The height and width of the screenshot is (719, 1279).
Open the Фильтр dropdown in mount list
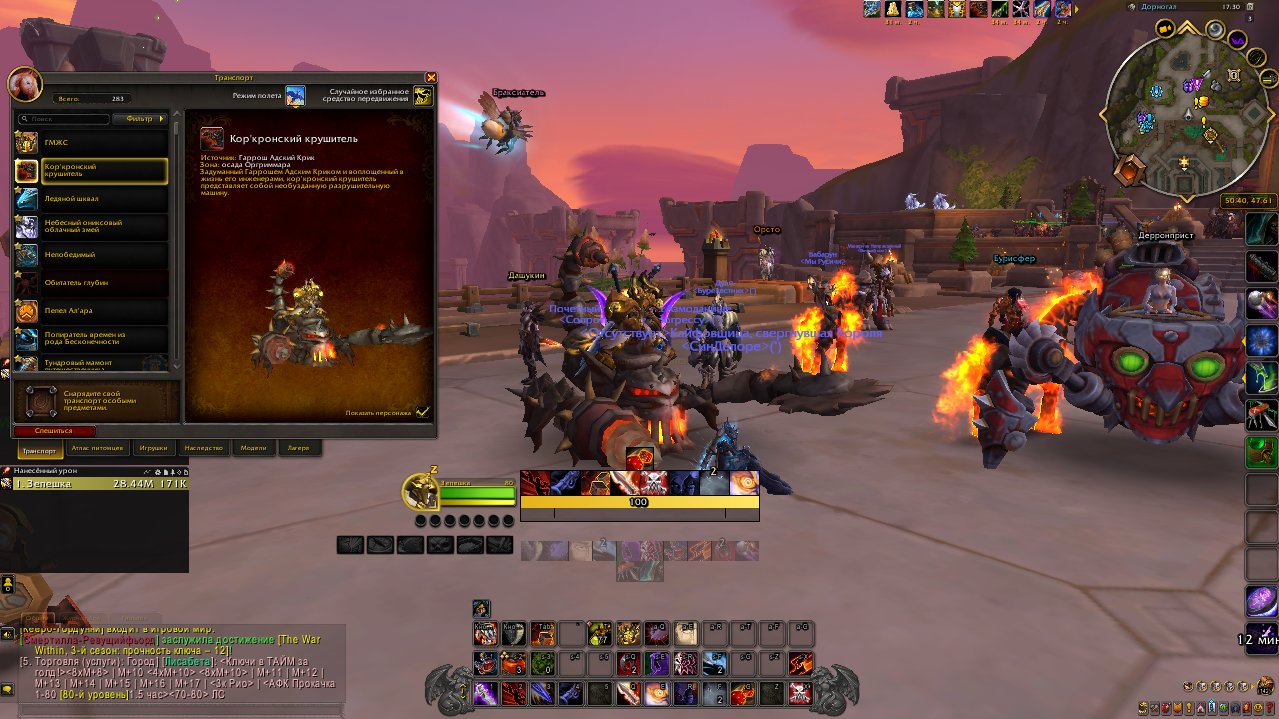(x=139, y=119)
